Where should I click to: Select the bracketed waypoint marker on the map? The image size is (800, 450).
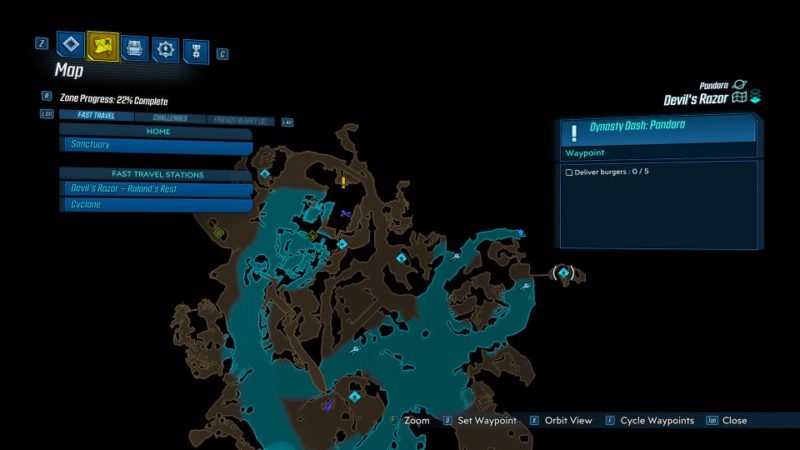[563, 272]
